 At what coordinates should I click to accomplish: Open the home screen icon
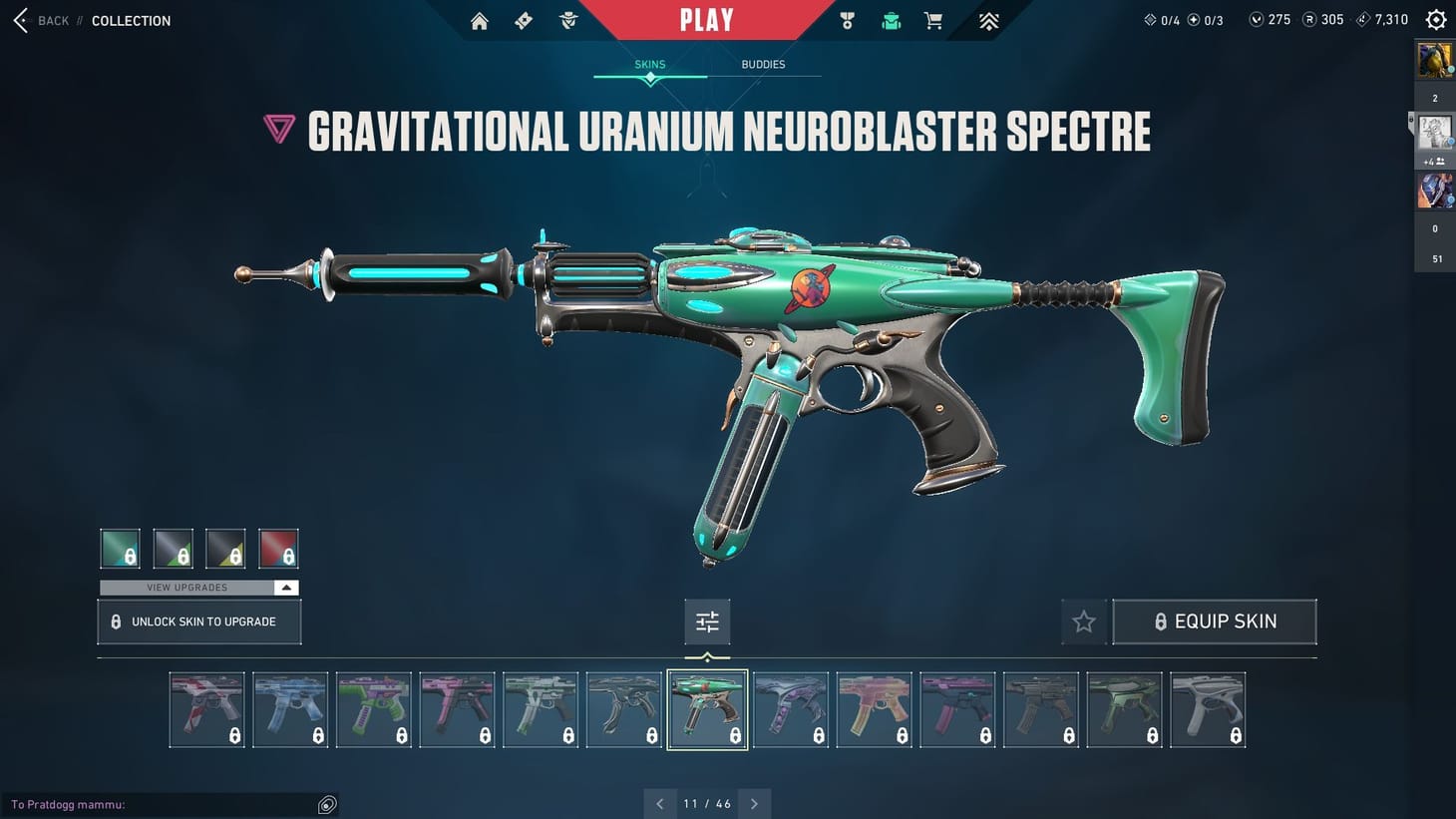click(480, 21)
